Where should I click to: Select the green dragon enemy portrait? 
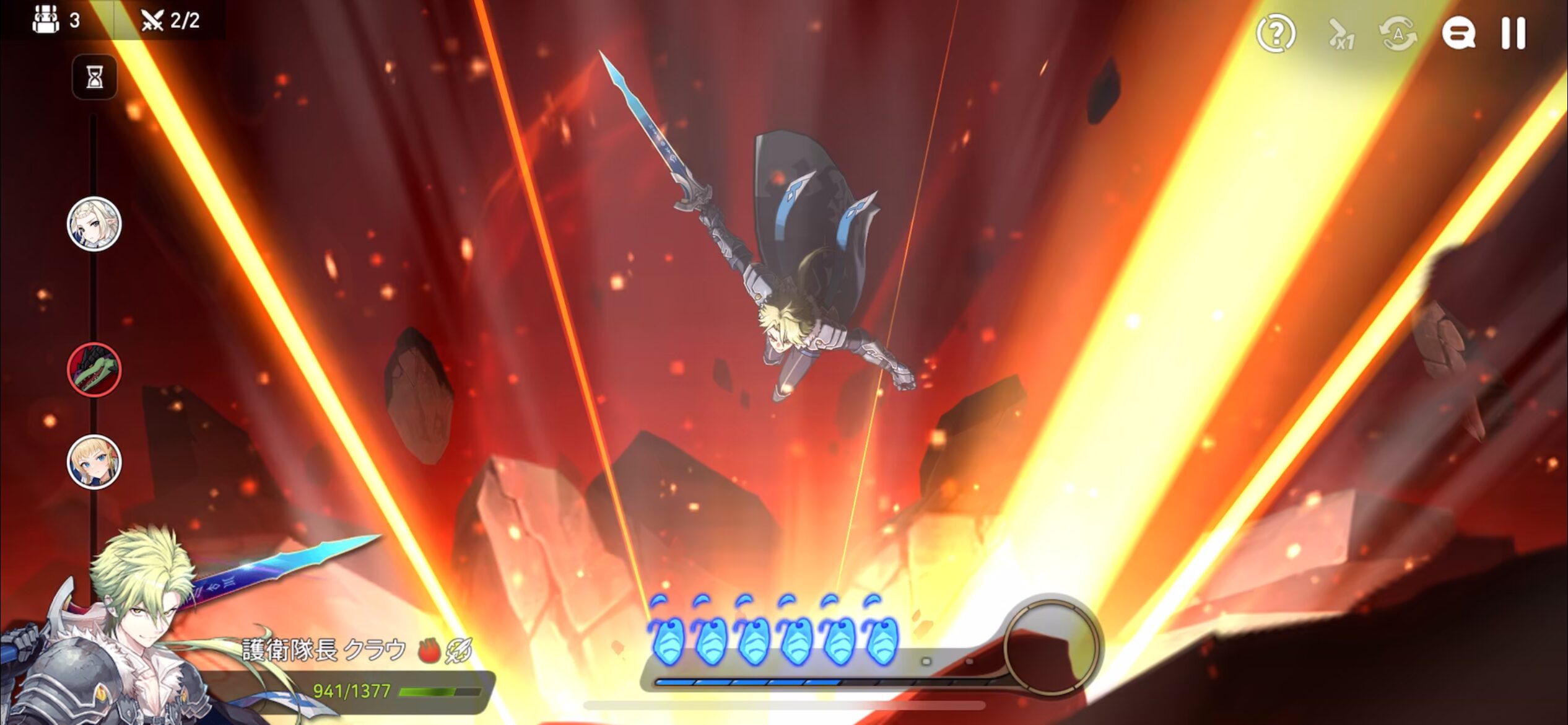(94, 370)
